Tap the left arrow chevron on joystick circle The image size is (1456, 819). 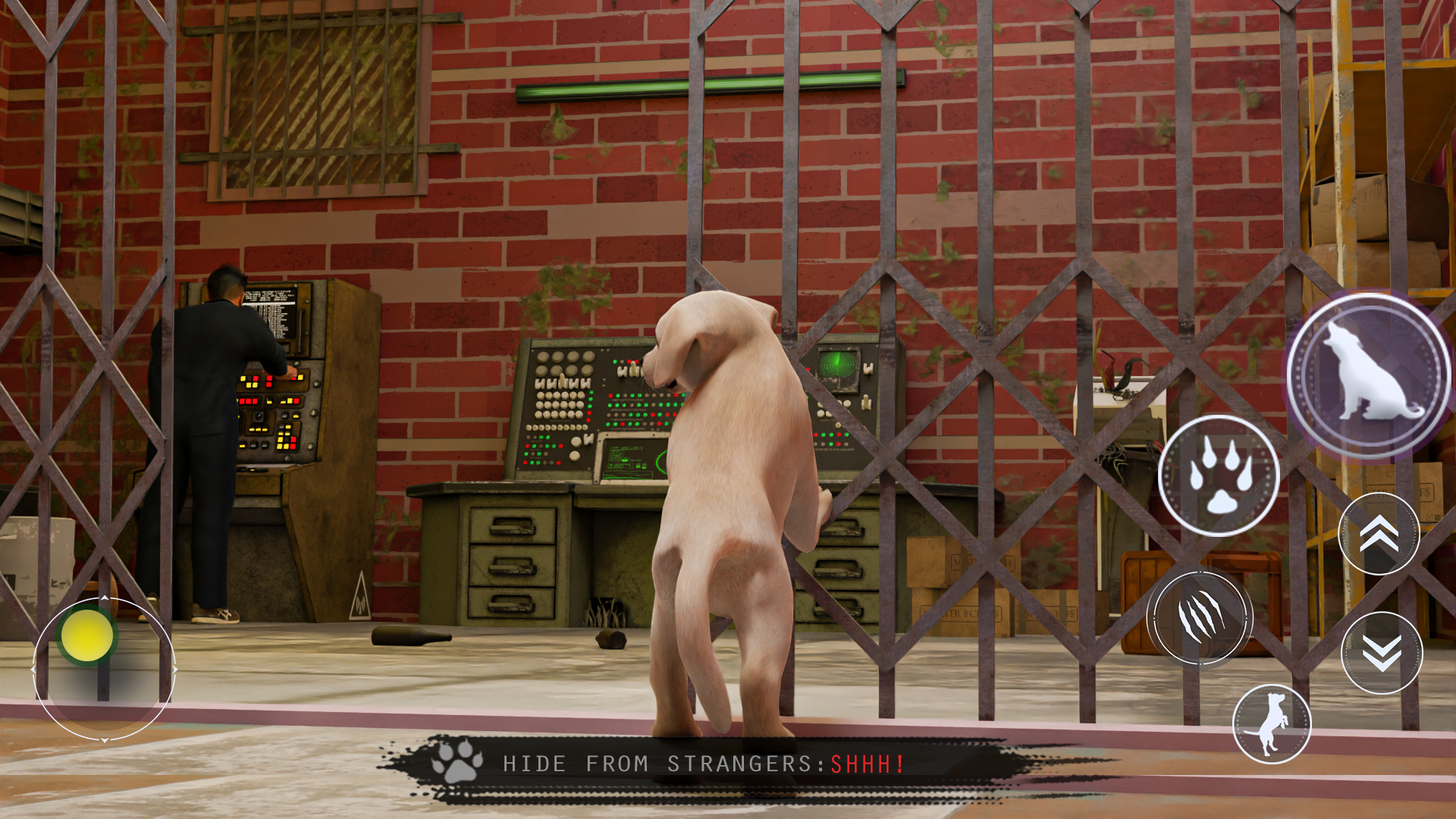[x=34, y=670]
